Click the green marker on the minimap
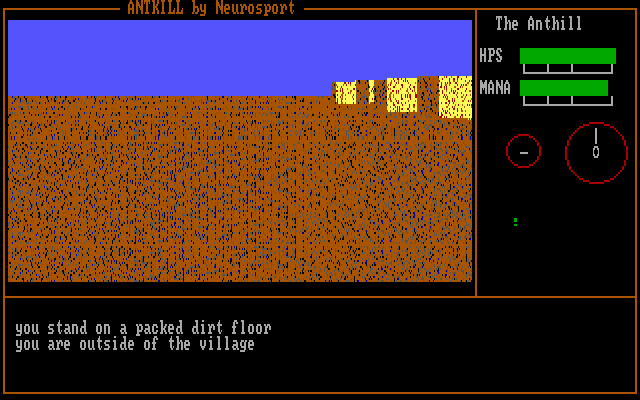This screenshot has width=640, height=400. click(515, 221)
